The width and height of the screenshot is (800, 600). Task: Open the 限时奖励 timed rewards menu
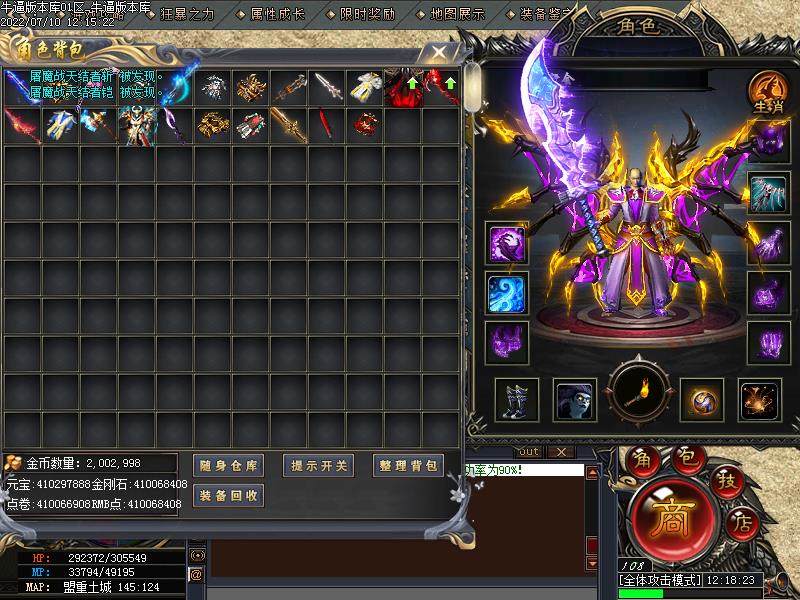(x=367, y=14)
